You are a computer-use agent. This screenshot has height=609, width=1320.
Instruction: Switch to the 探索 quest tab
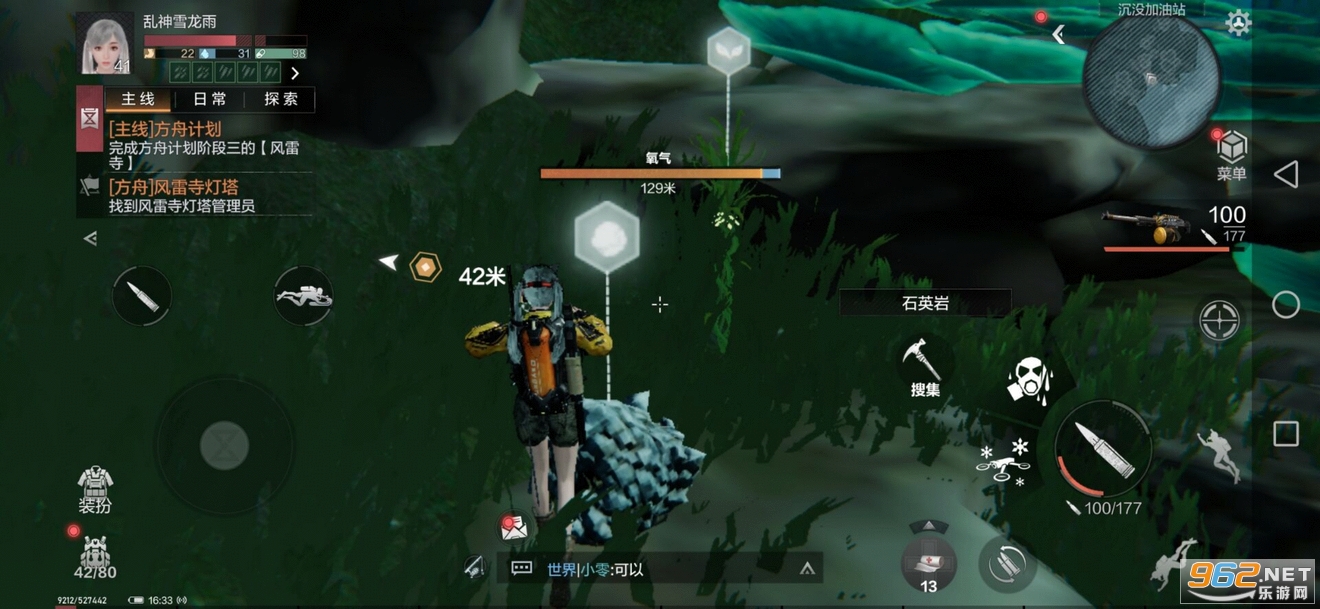click(281, 99)
